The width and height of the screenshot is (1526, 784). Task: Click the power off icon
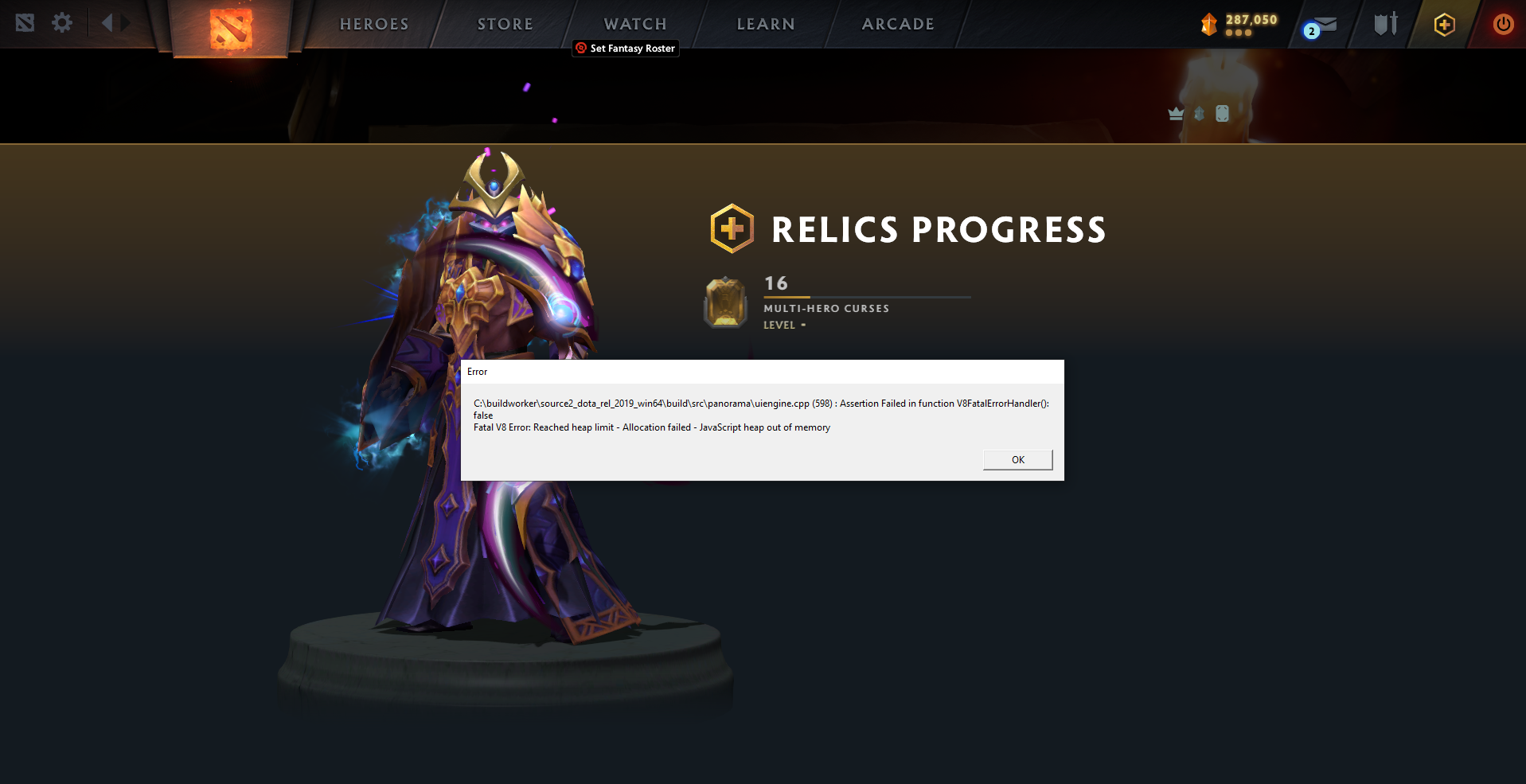coord(1503,24)
